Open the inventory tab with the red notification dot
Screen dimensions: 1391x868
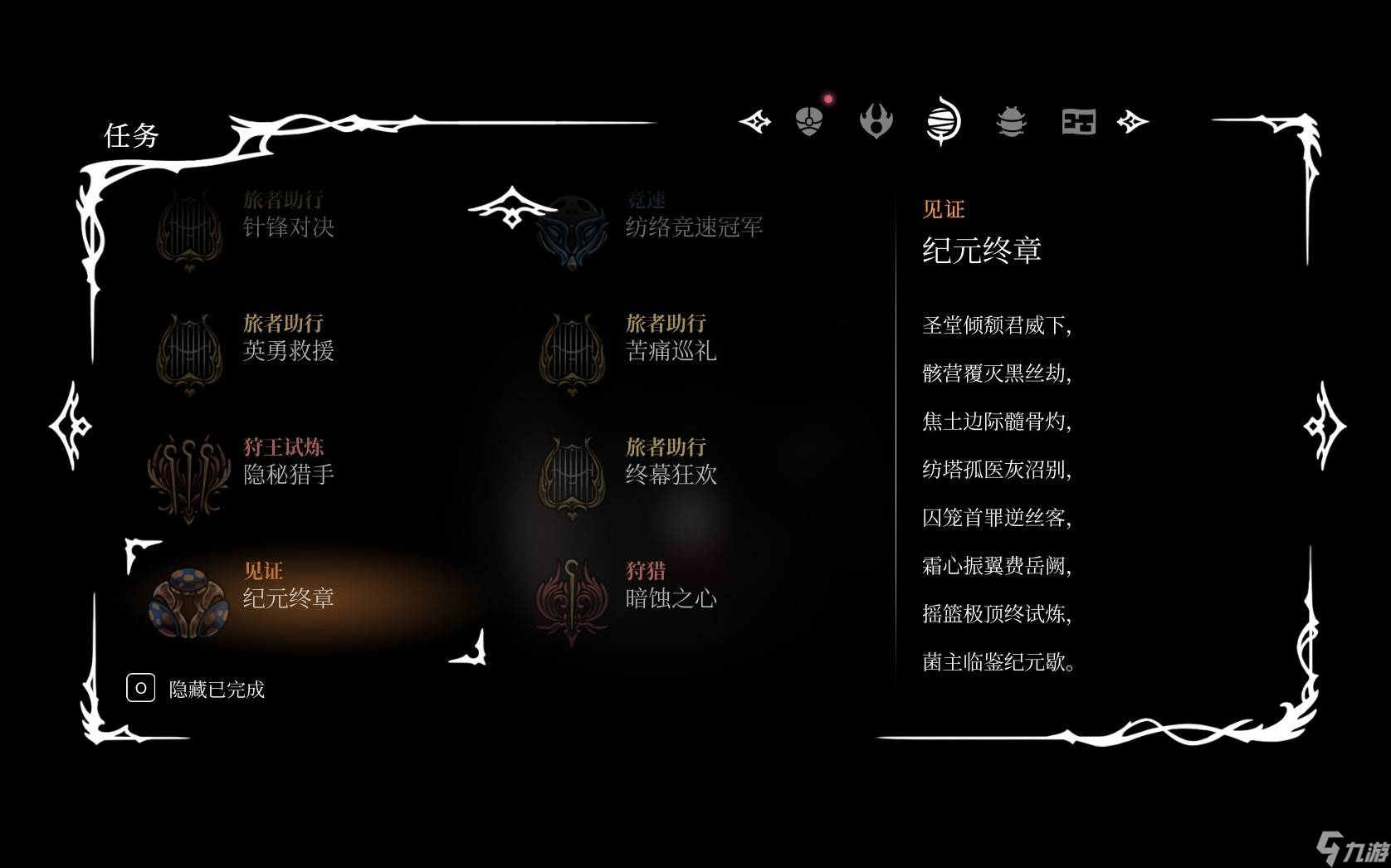(808, 120)
